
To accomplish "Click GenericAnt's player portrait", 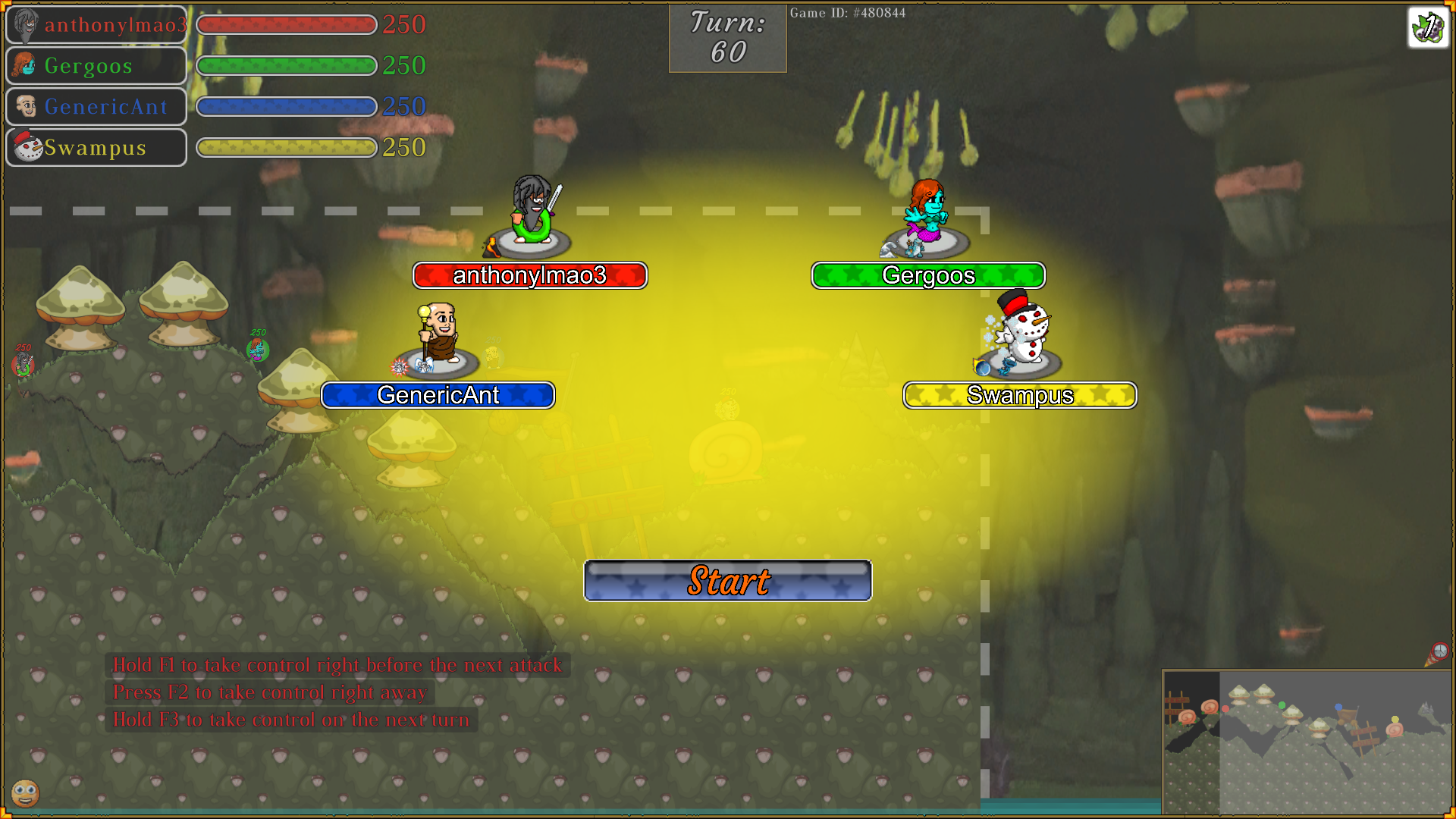I will tap(25, 106).
